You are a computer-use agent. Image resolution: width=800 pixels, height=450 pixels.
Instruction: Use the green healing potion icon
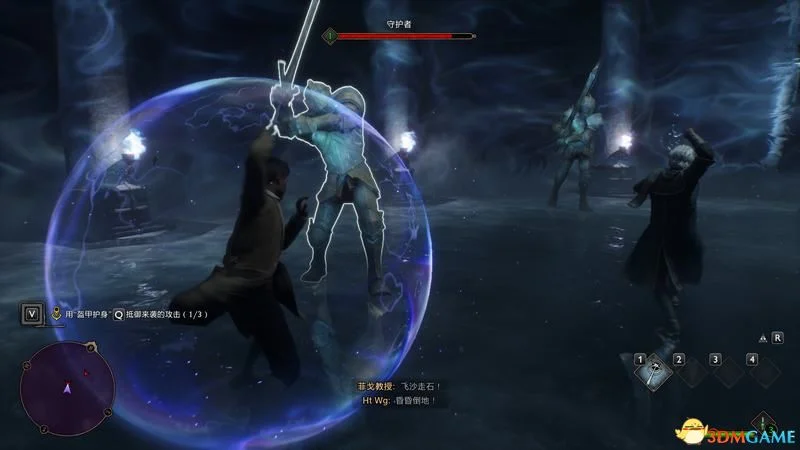click(763, 422)
